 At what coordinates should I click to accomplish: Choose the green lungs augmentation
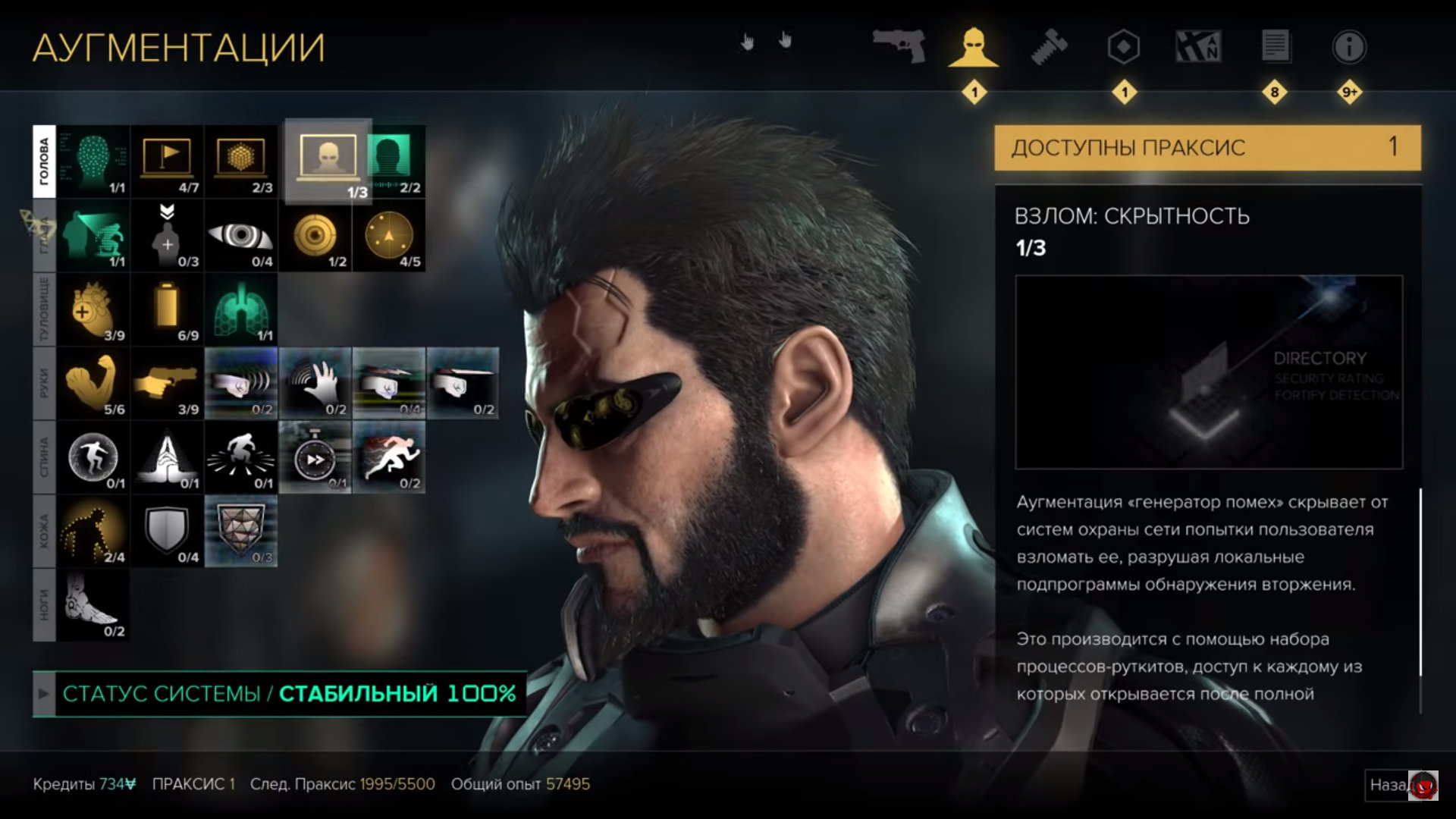[241, 309]
